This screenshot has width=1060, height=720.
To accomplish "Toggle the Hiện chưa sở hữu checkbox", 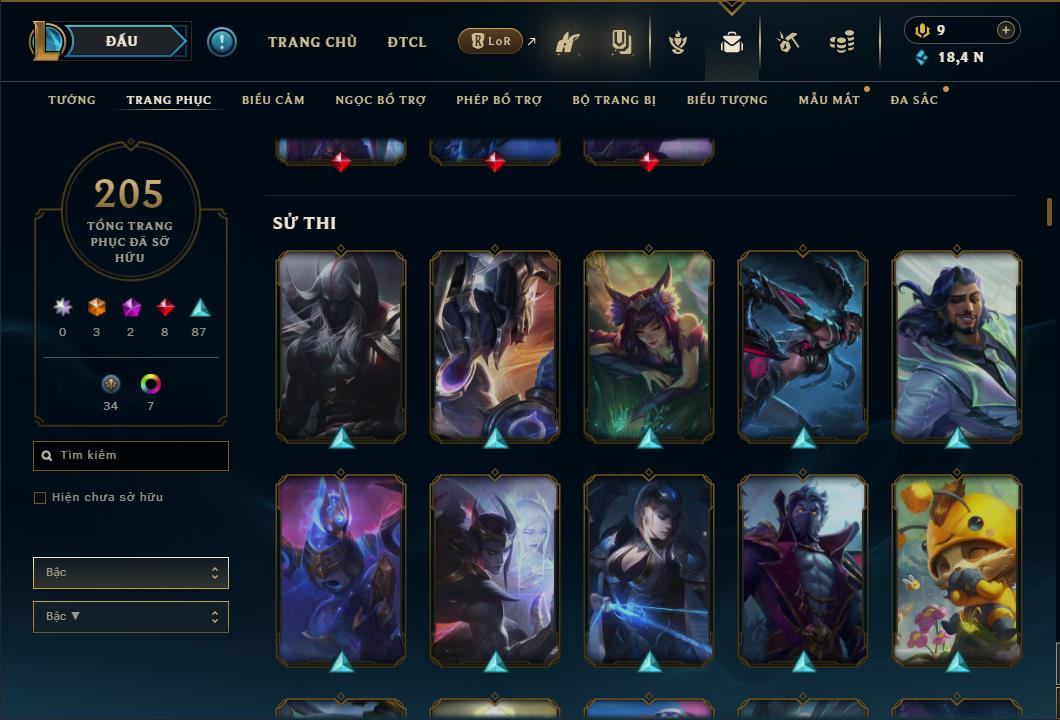I will click(40, 498).
